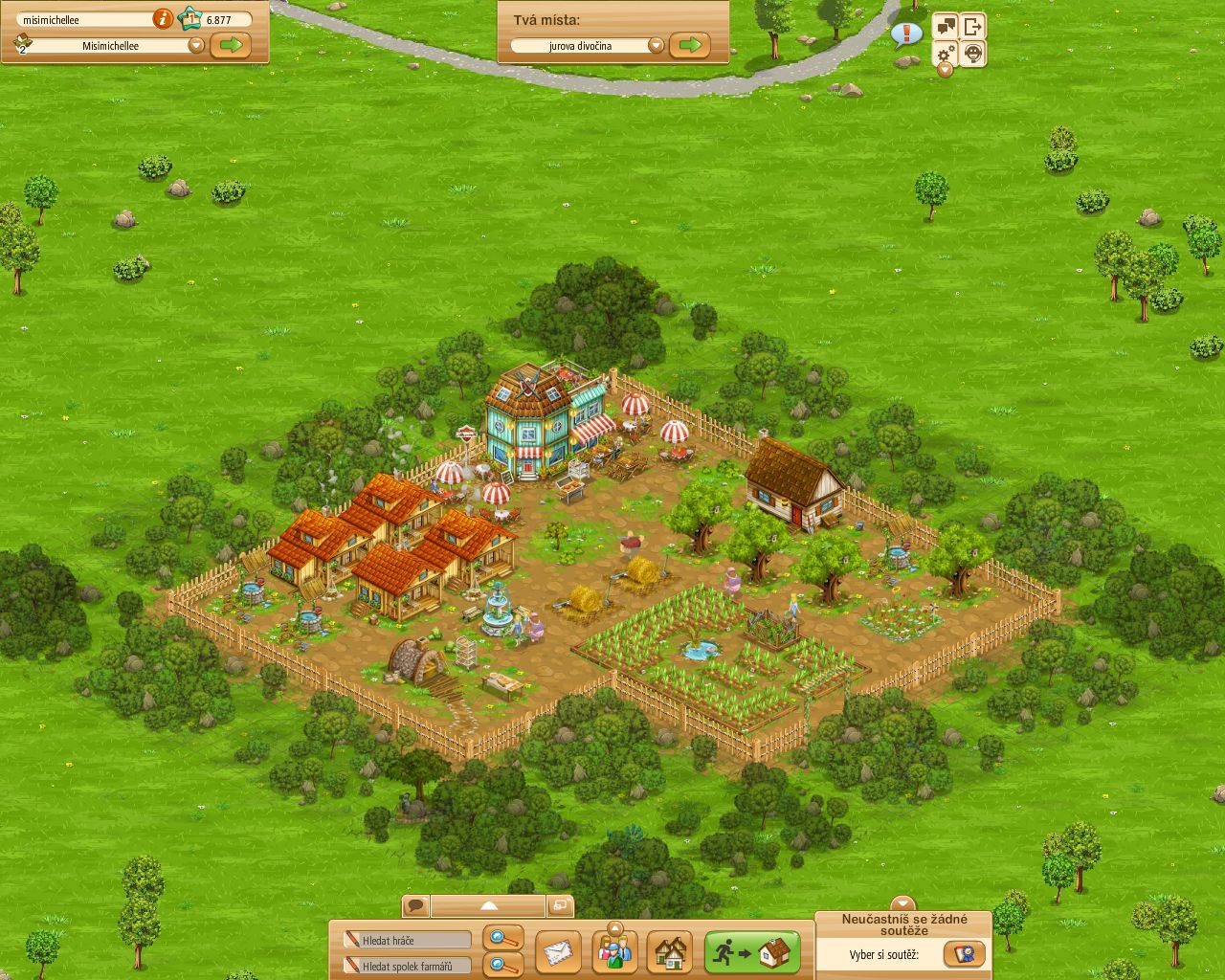
Task: Switch to the chat bubble tab
Action: click(x=415, y=903)
